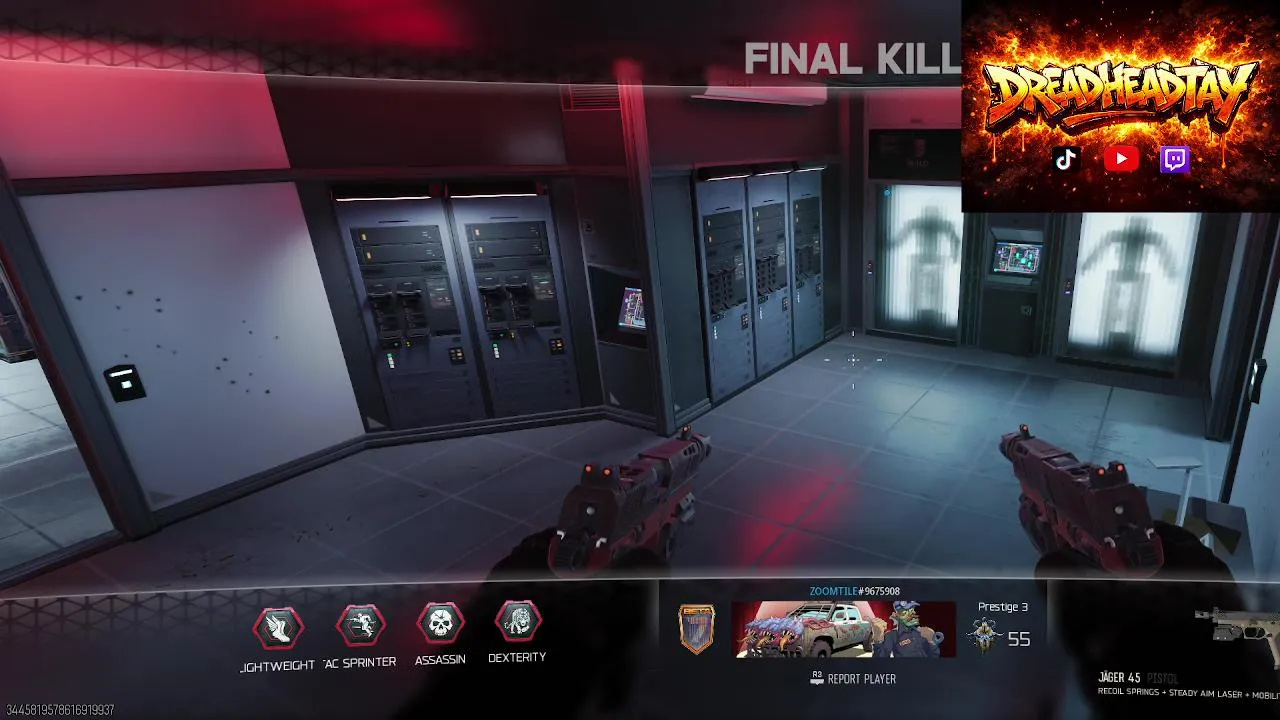Click the player emblem beside the calling card

[697, 629]
